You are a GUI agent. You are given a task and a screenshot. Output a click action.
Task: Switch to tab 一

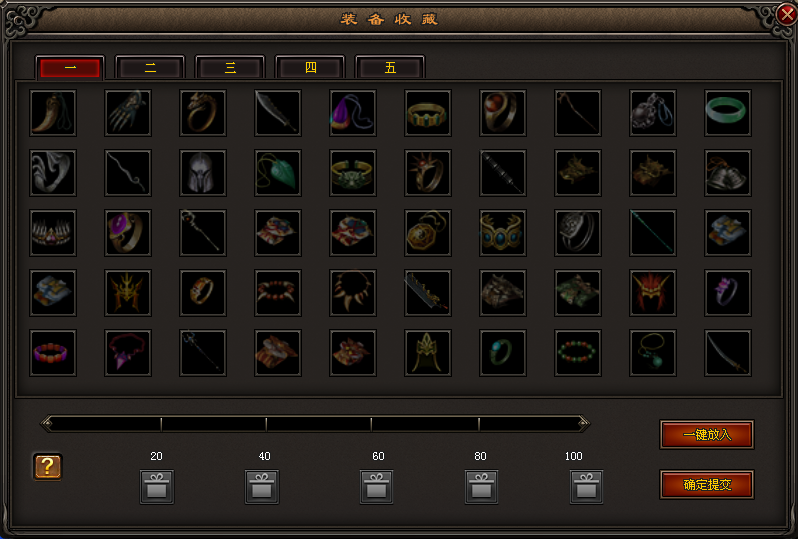(70, 68)
